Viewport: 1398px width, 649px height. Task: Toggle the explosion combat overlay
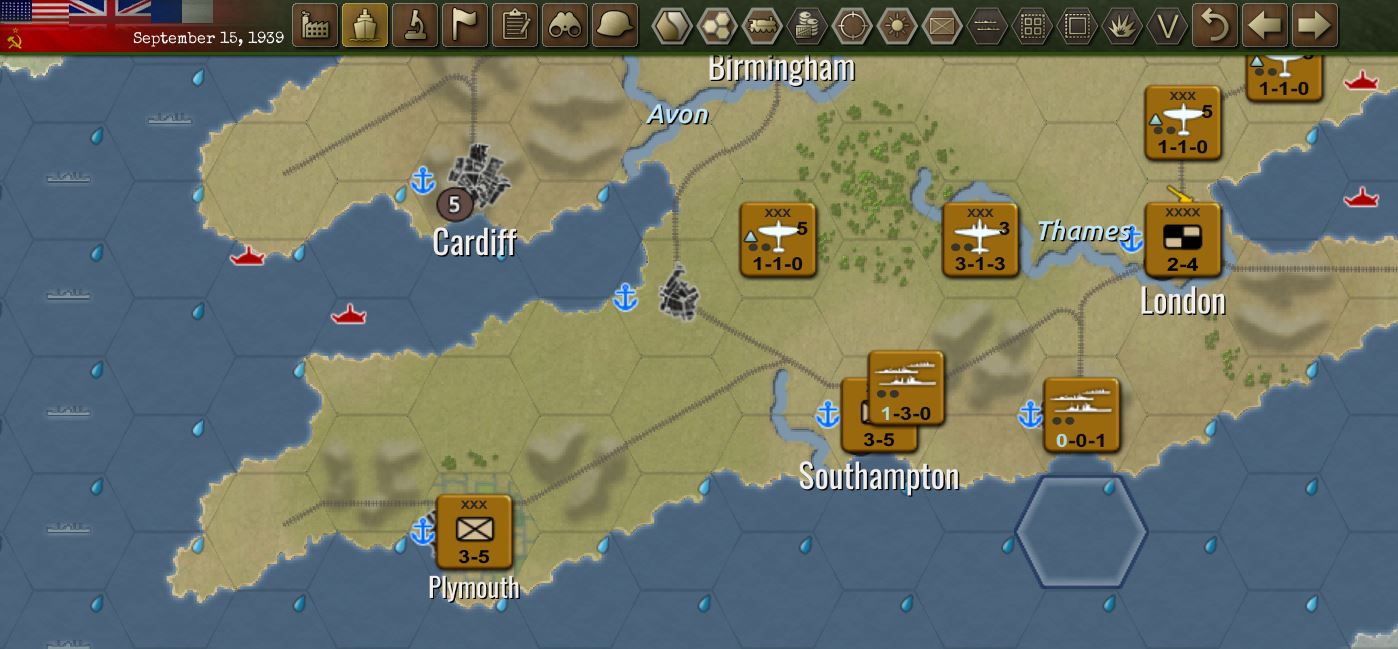pos(1122,26)
